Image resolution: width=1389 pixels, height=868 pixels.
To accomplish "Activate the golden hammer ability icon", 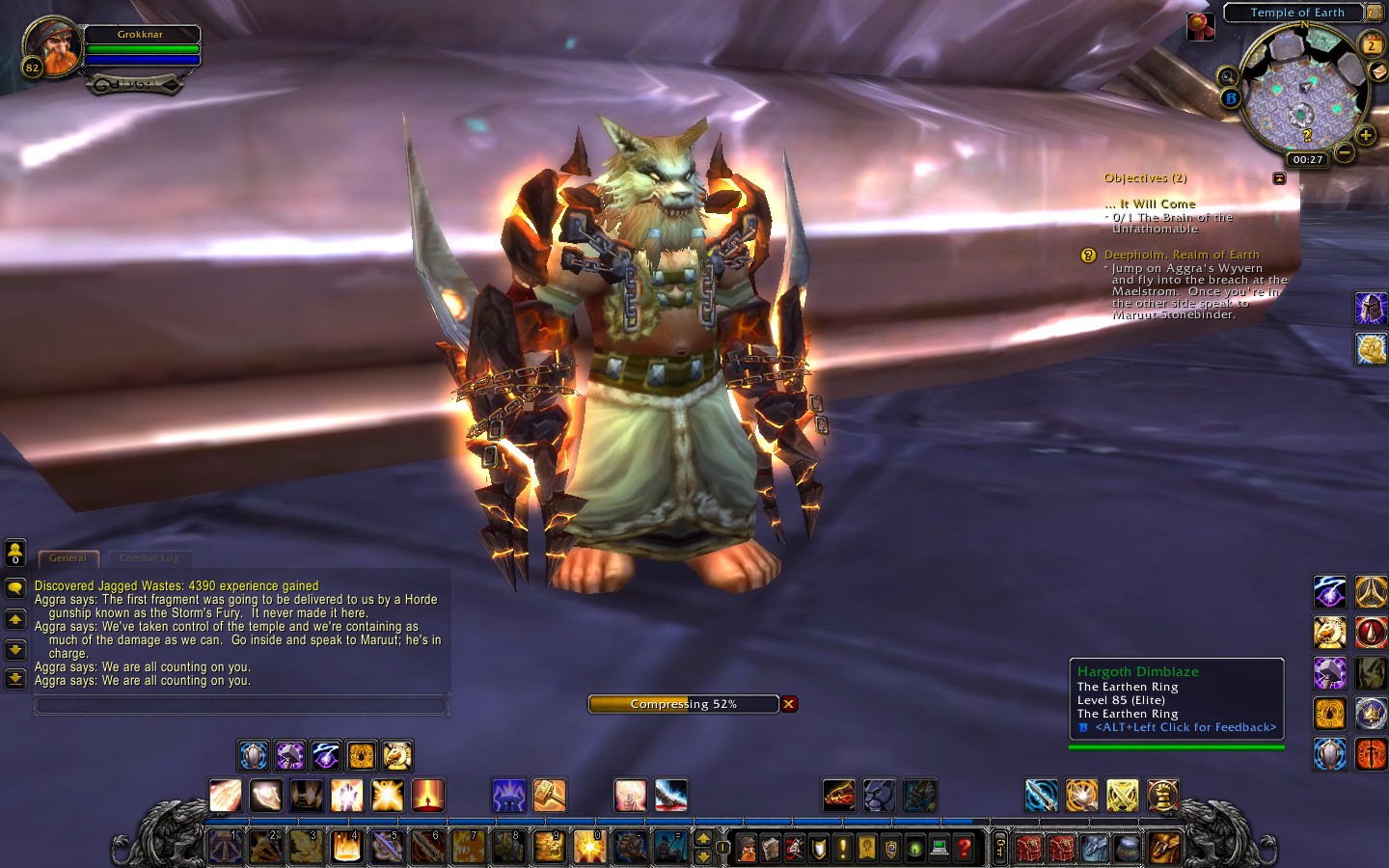I will (x=549, y=796).
